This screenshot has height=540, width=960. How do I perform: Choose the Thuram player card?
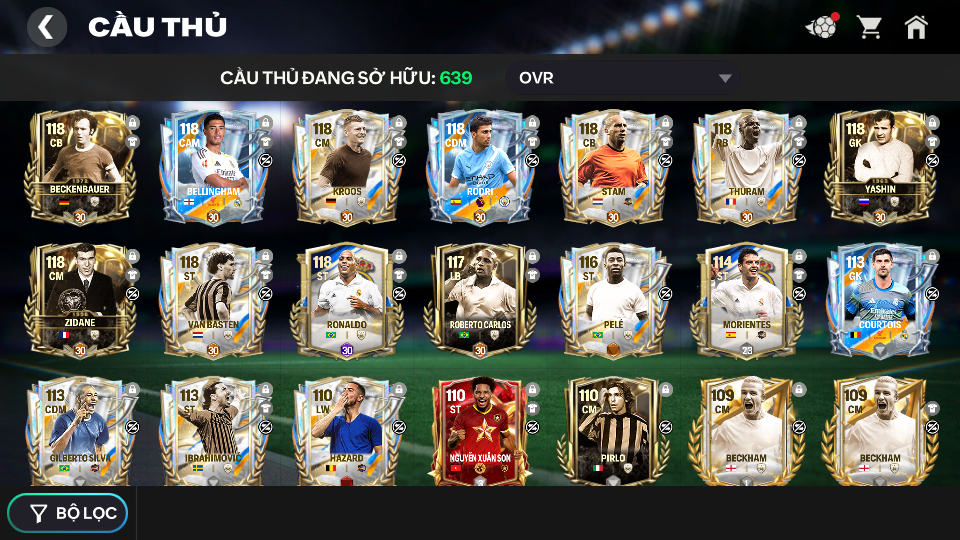[746, 167]
